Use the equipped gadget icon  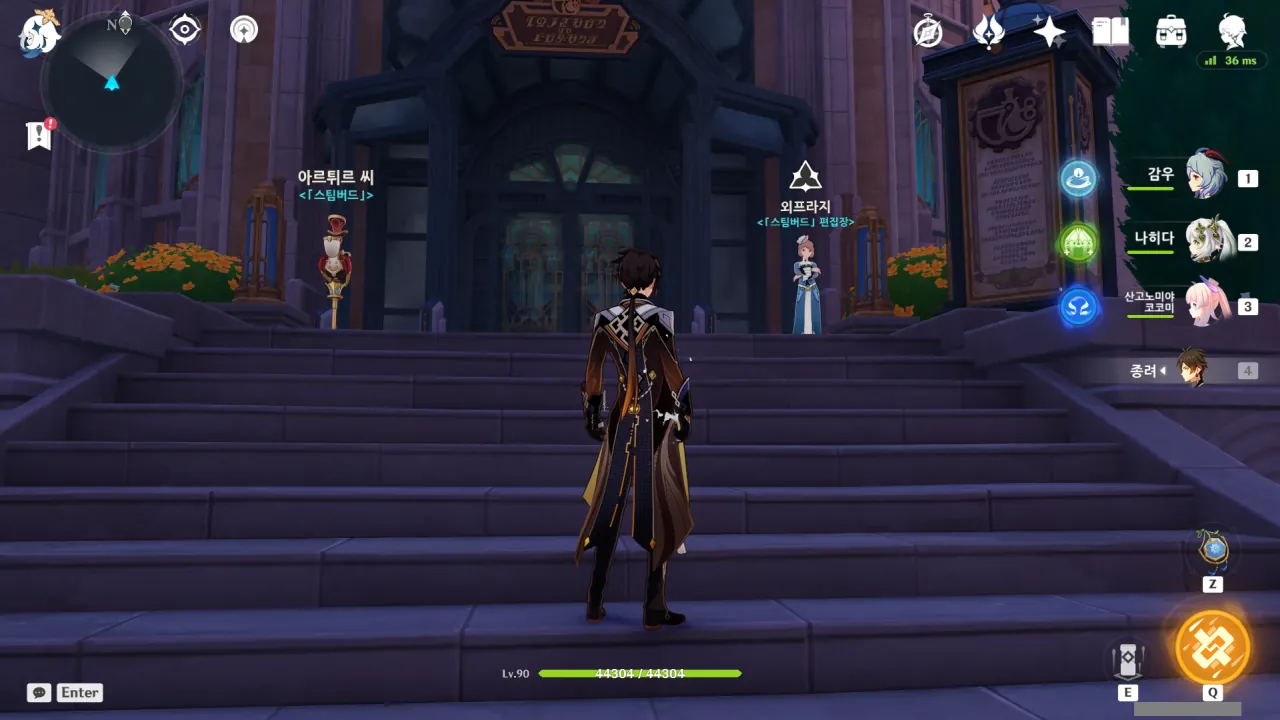click(x=1213, y=550)
